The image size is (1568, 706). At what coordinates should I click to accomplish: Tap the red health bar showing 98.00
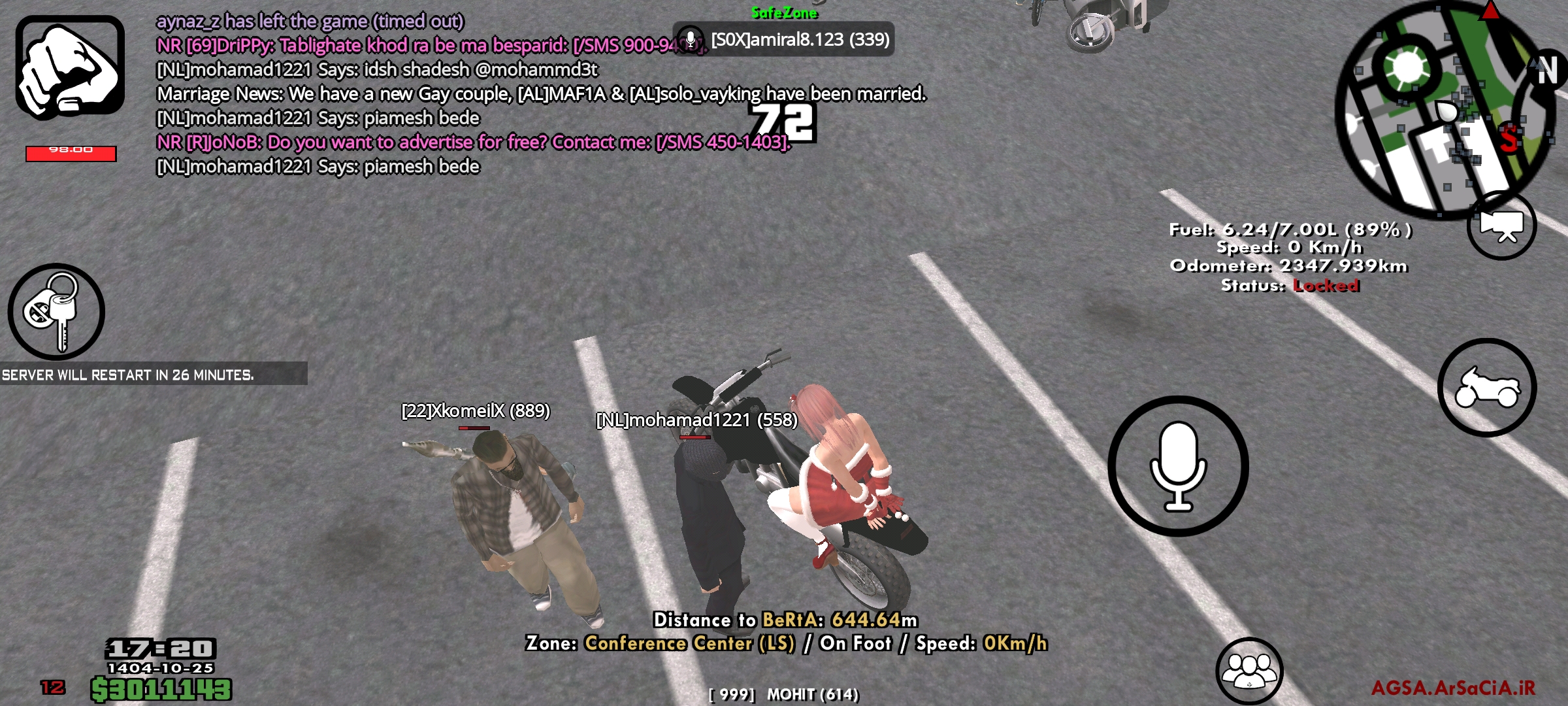coord(71,152)
